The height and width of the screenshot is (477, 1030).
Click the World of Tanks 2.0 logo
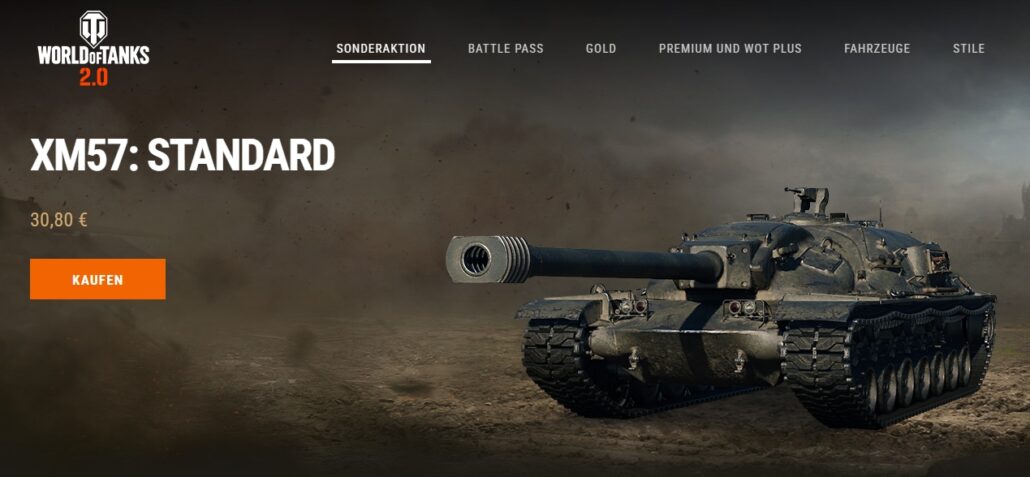tap(93, 50)
